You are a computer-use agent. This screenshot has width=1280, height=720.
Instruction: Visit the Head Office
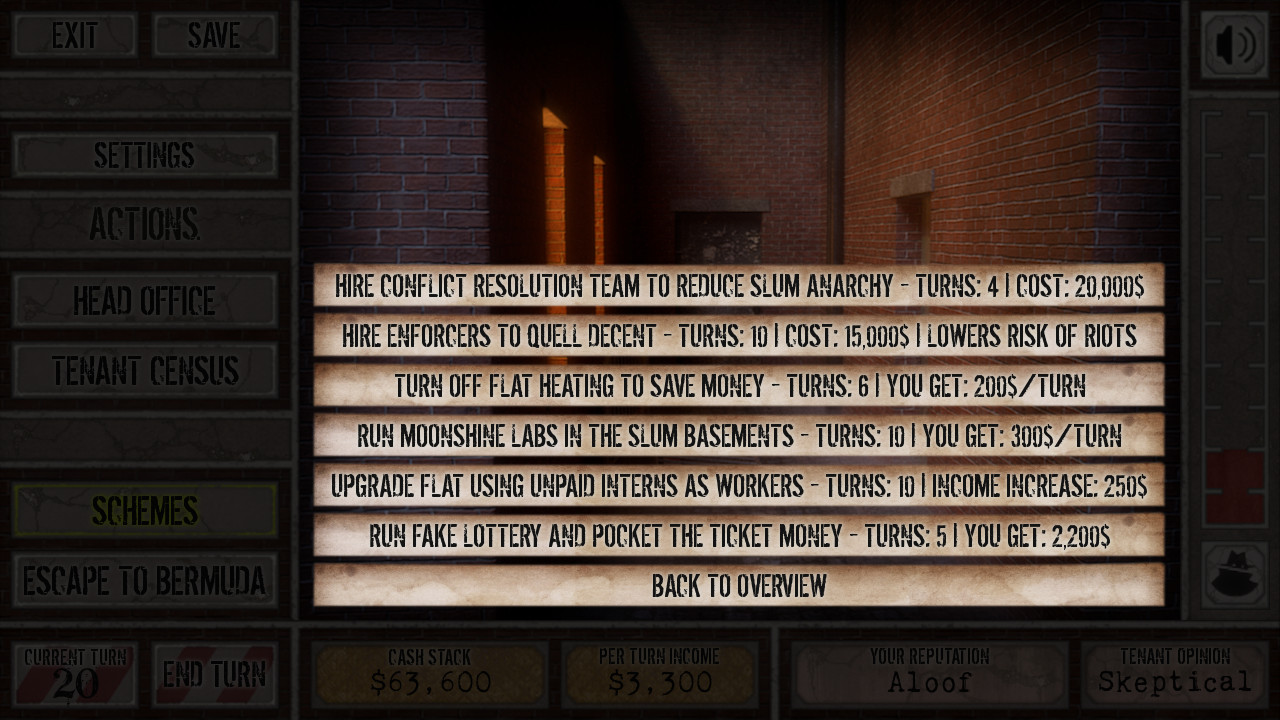146,300
